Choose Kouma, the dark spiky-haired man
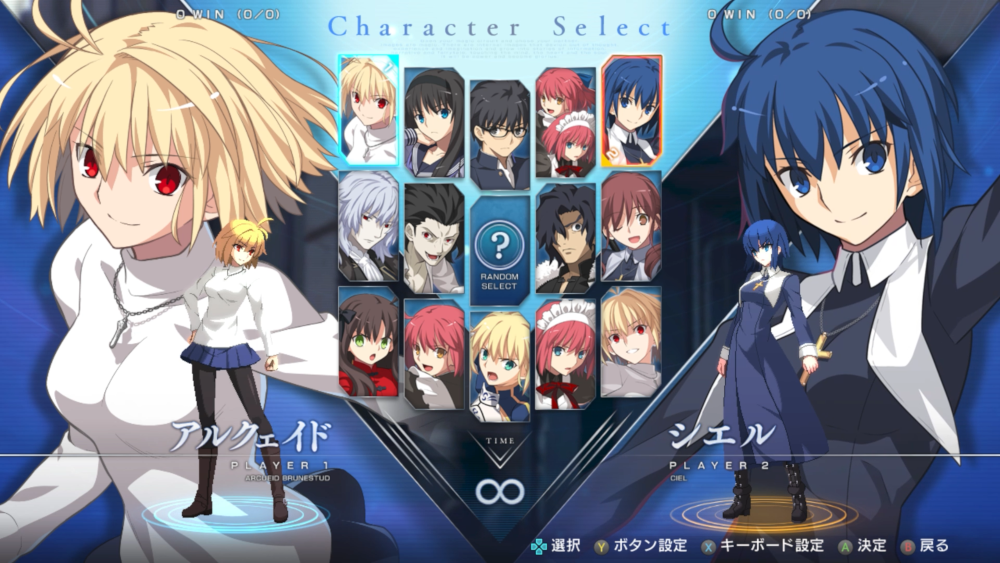 tap(565, 238)
